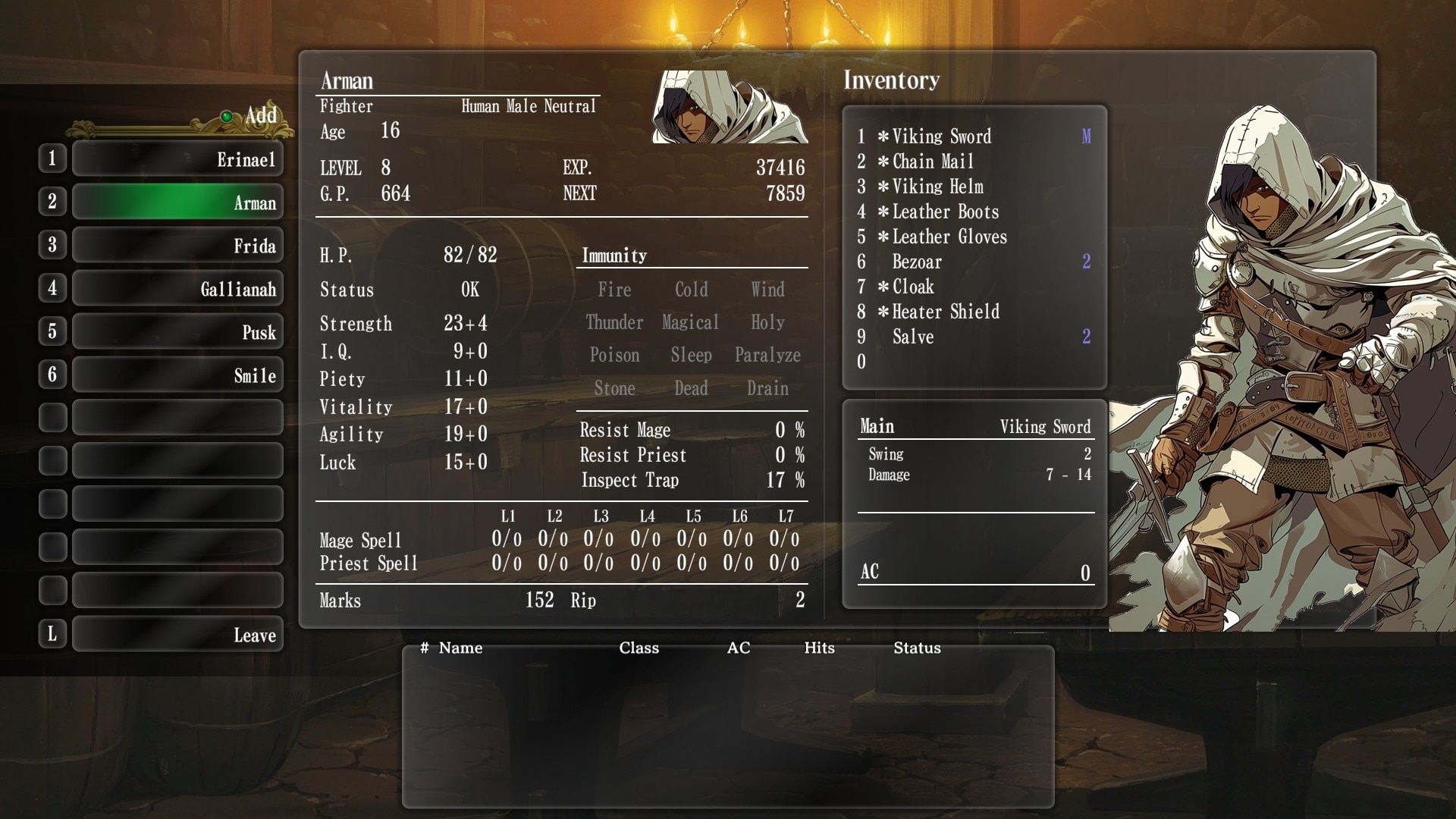This screenshot has width=1456, height=819.
Task: Pick the Heater Shield item
Action: pyautogui.click(x=946, y=312)
